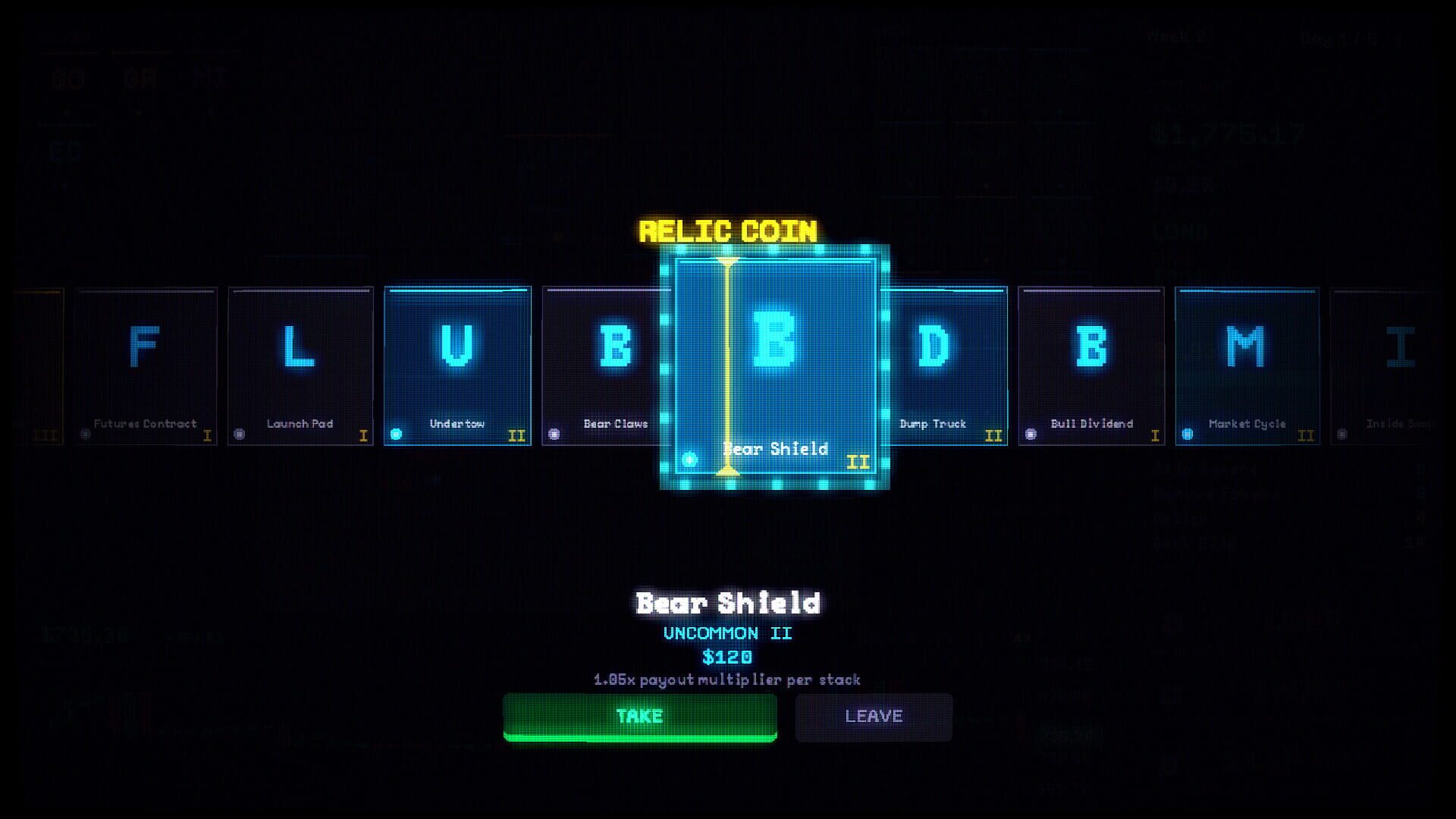This screenshot has height=819, width=1456.
Task: Click the coin icon on the Launch Pad card
Action: click(x=241, y=434)
